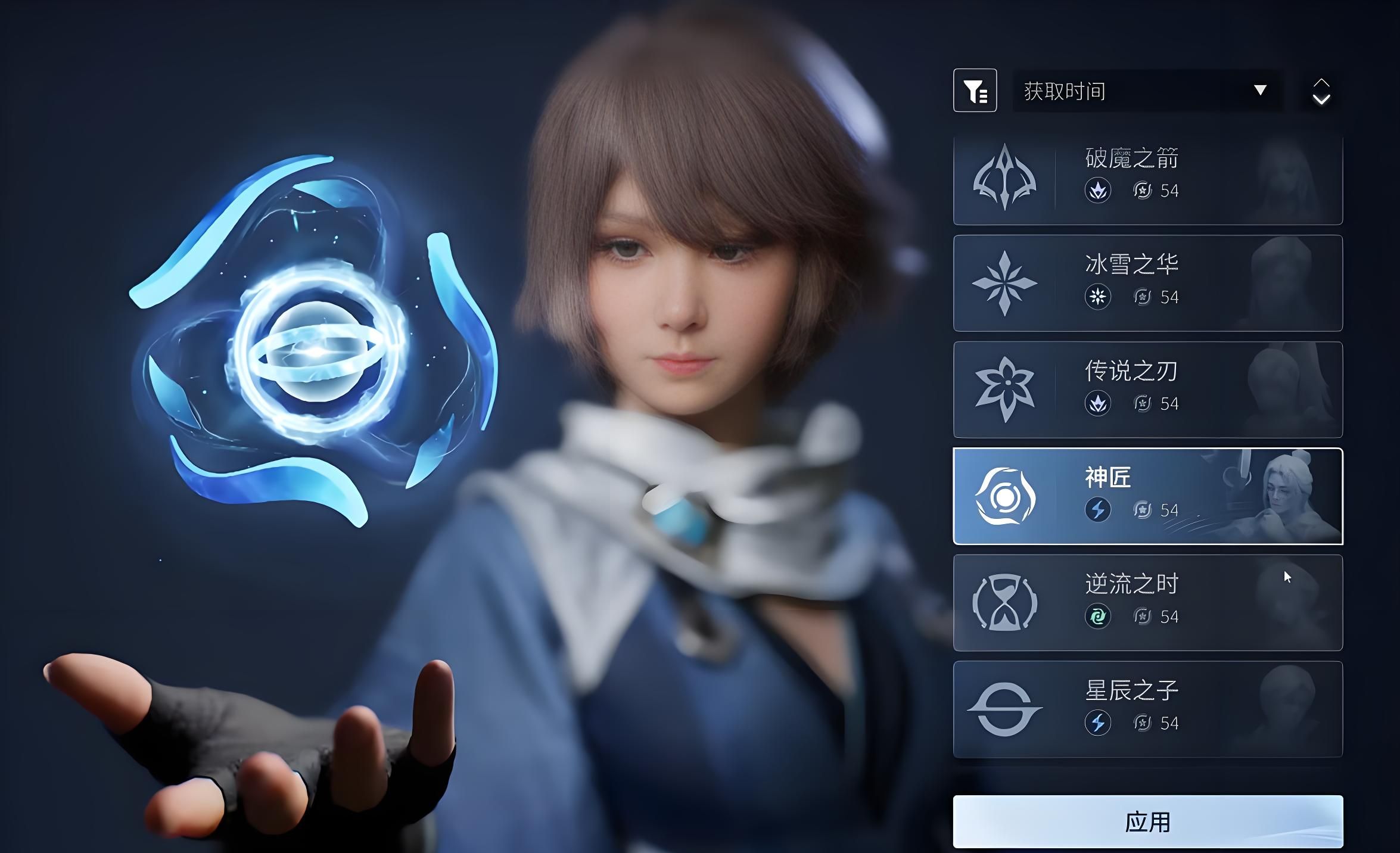Choose the 逆流之时 hourglass entry
This screenshot has width=1400, height=853.
click(1147, 603)
